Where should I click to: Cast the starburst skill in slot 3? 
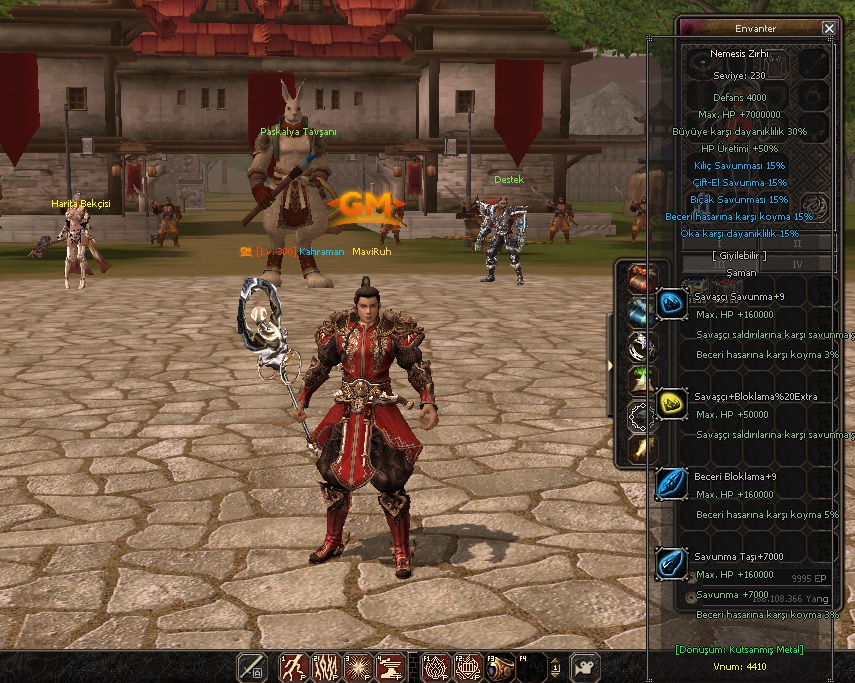358,667
